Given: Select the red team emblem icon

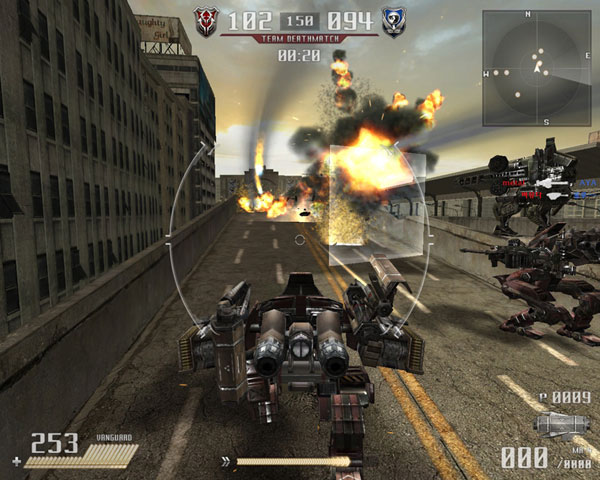Looking at the screenshot, I should (207, 22).
